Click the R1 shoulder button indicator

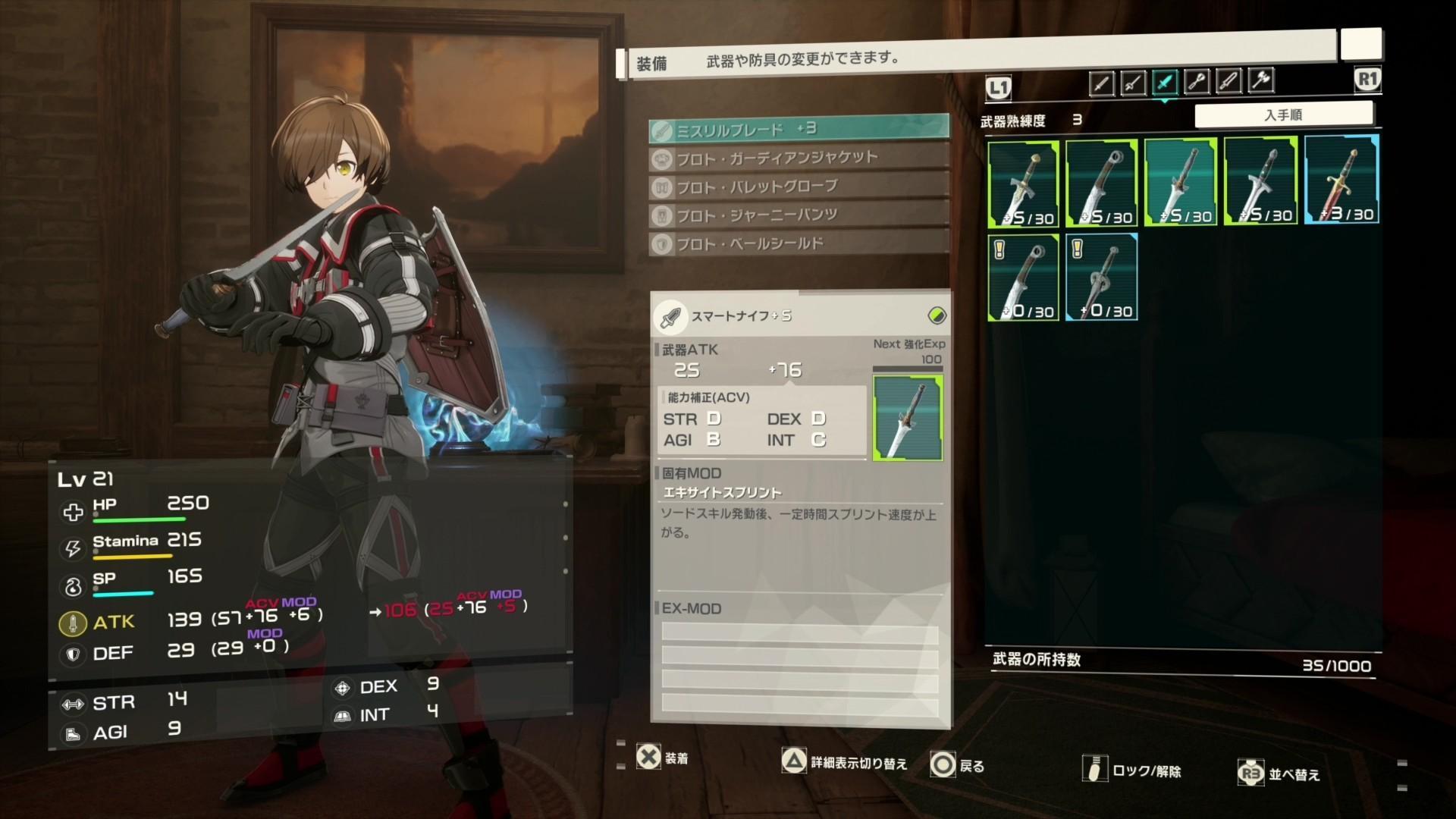coord(1367,79)
